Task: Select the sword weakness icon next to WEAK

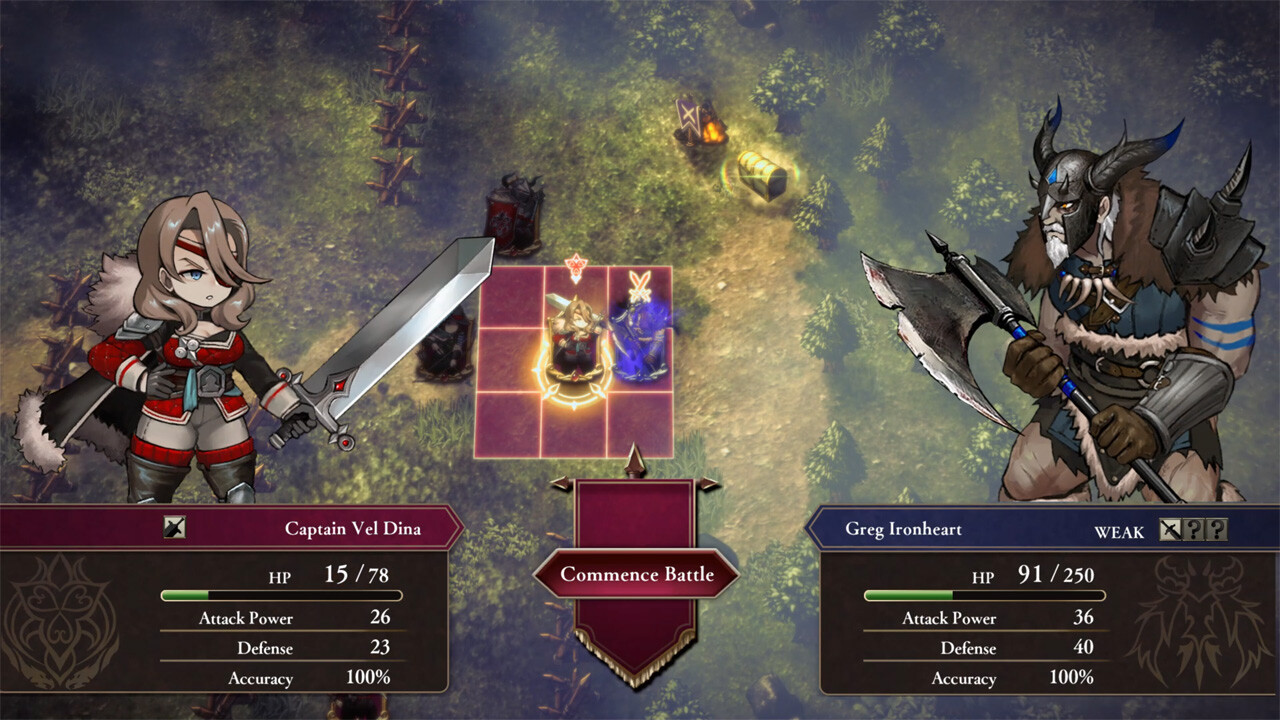Action: tap(1170, 531)
